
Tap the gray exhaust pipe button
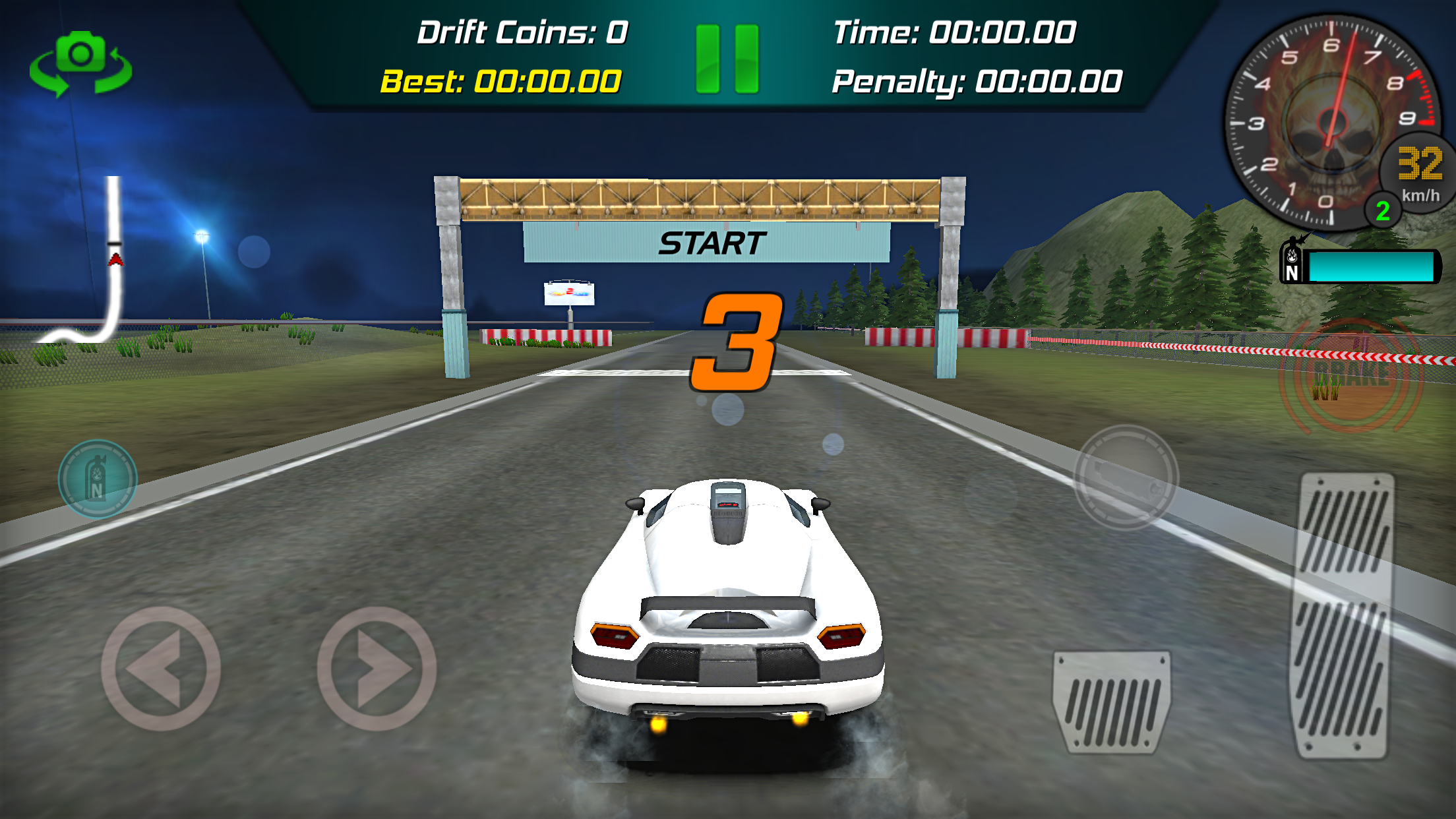pyautogui.click(x=1126, y=477)
